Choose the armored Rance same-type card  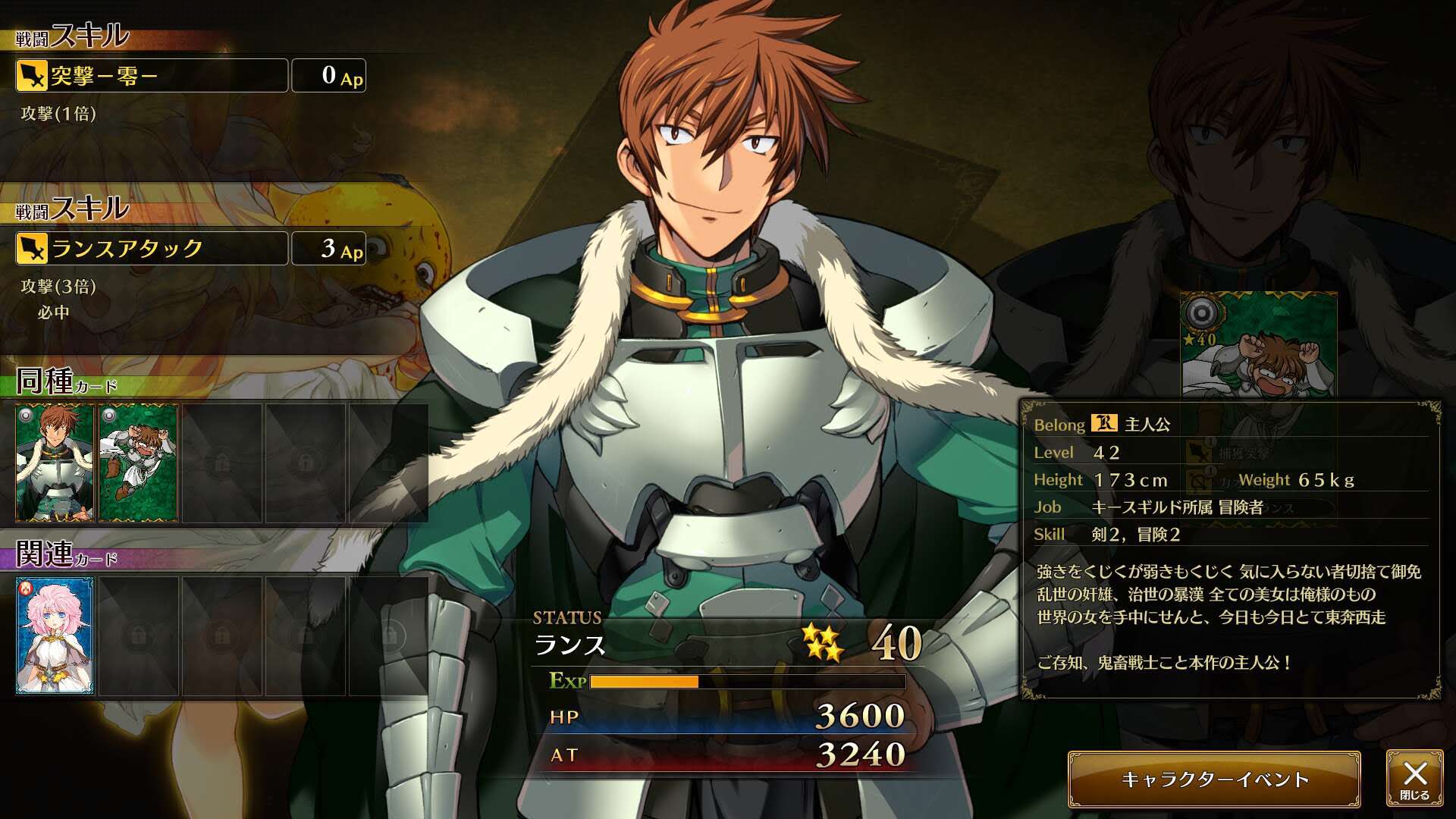[x=55, y=463]
